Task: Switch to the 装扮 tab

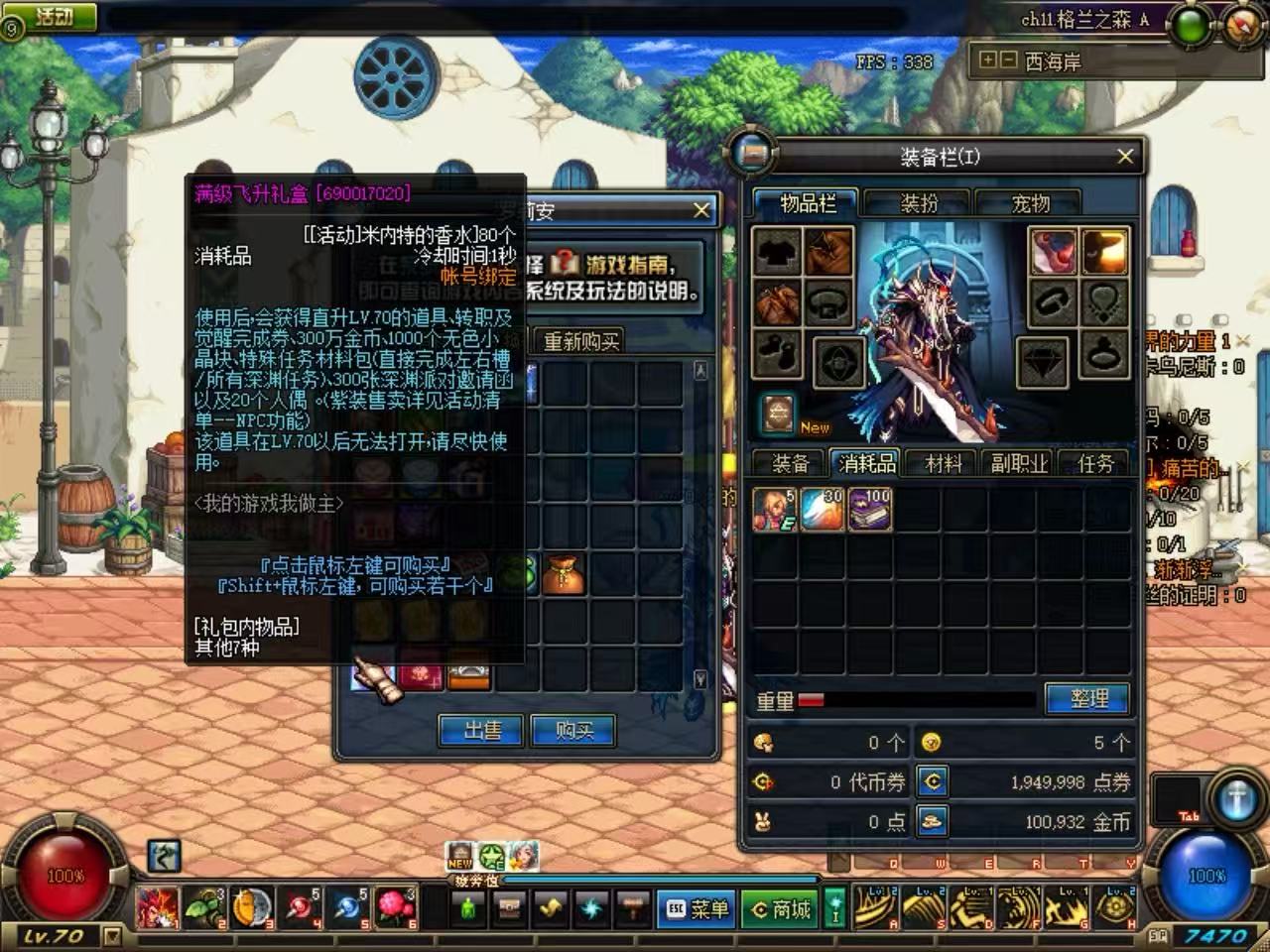Action: (919, 204)
